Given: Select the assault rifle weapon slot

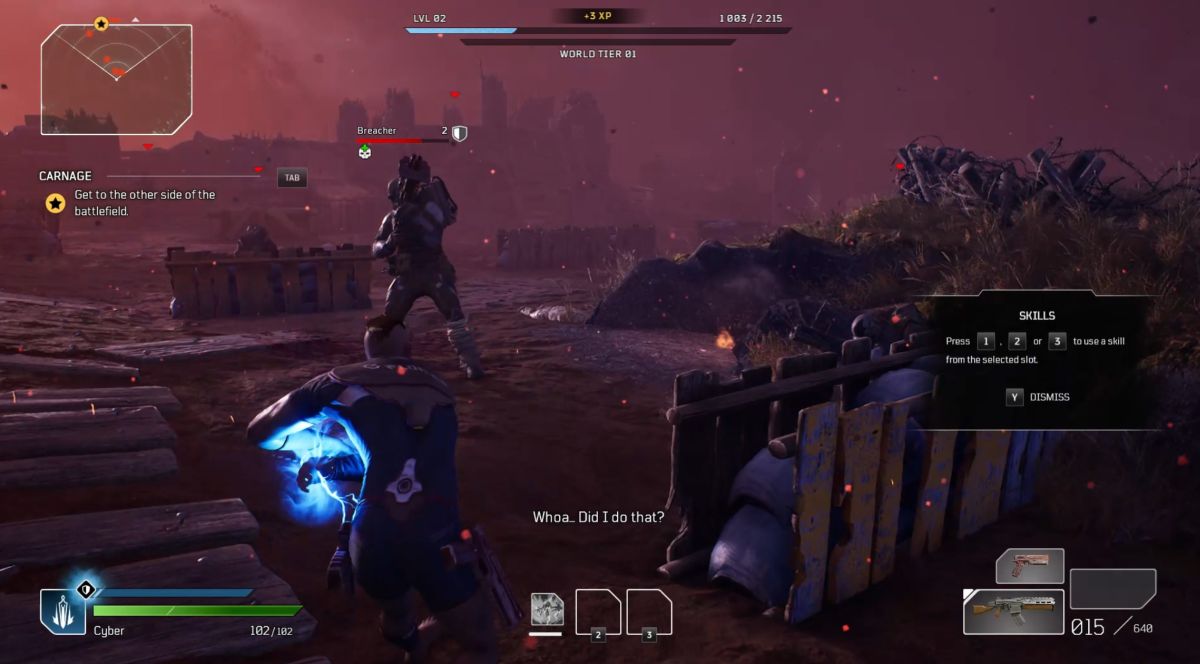Looking at the screenshot, I should 1013,611.
